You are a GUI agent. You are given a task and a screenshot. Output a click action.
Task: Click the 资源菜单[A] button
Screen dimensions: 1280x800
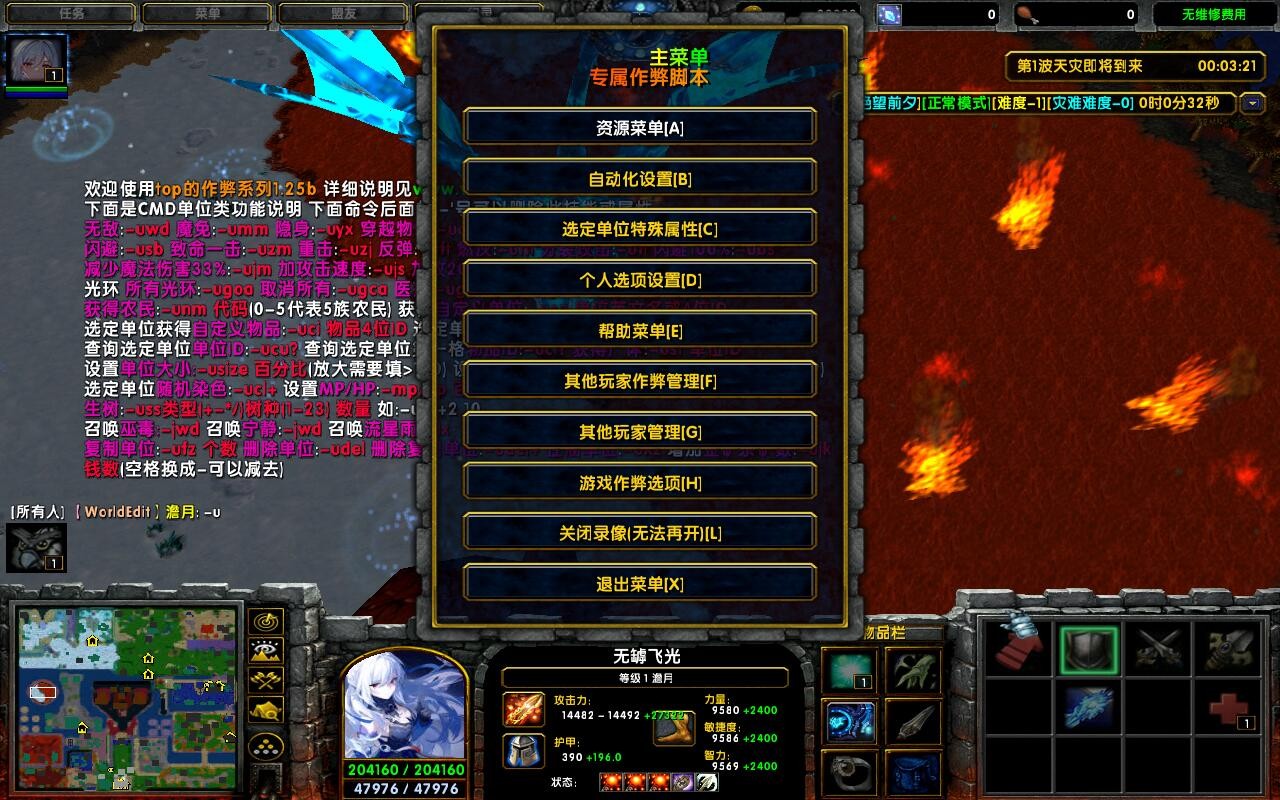639,127
